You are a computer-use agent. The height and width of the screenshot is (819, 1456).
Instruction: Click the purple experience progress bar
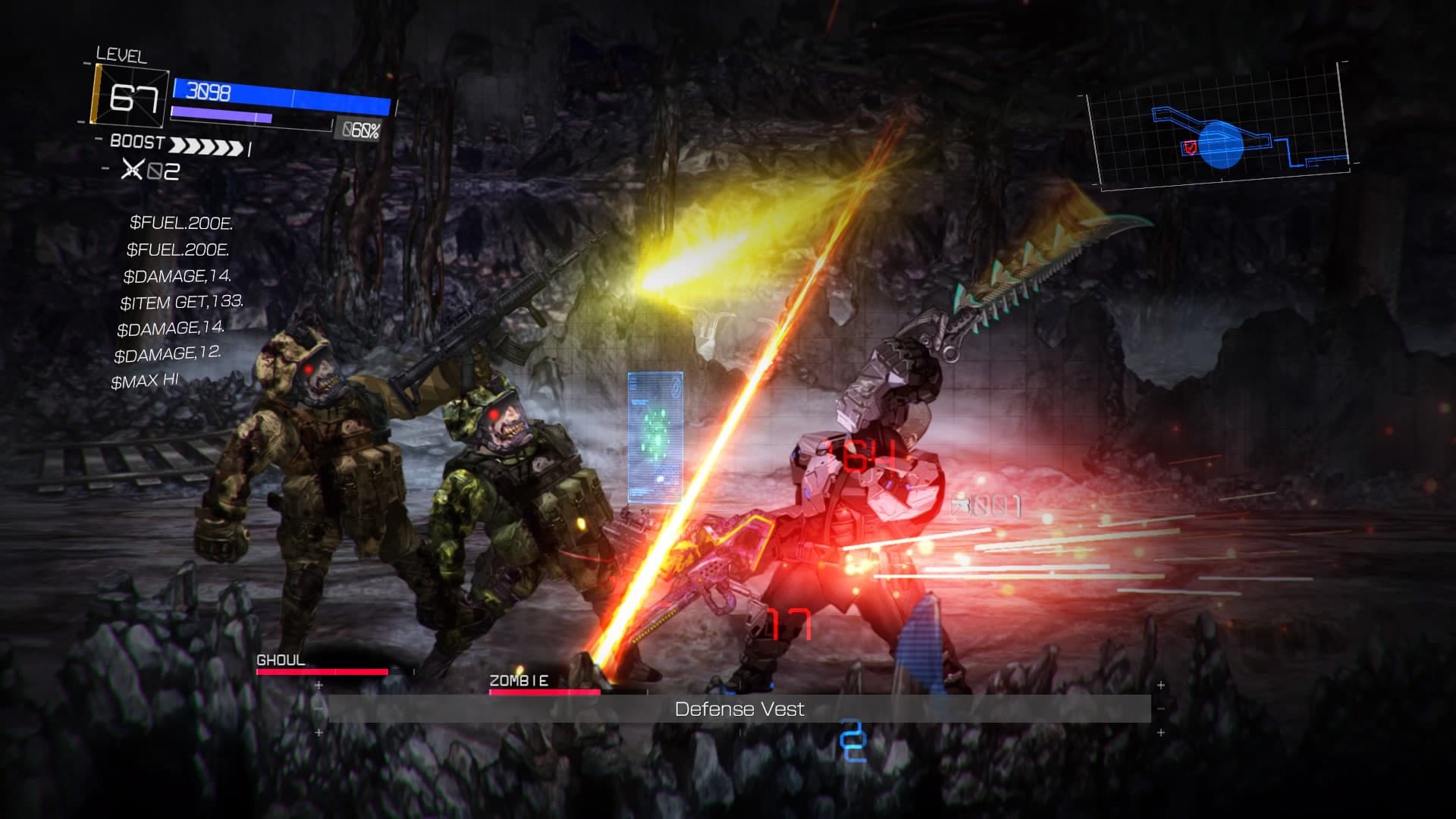(x=220, y=115)
